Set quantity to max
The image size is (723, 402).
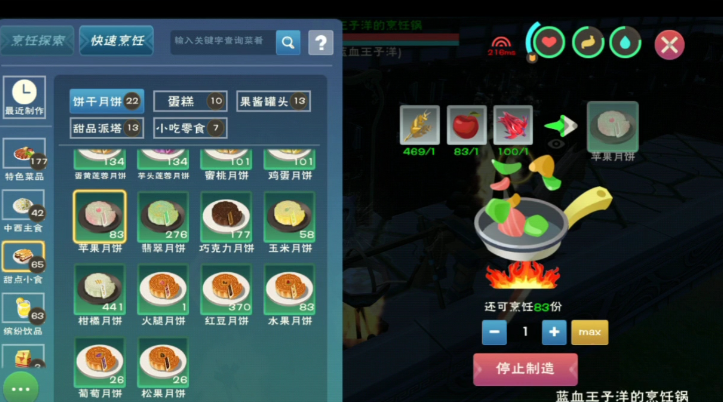tap(590, 332)
